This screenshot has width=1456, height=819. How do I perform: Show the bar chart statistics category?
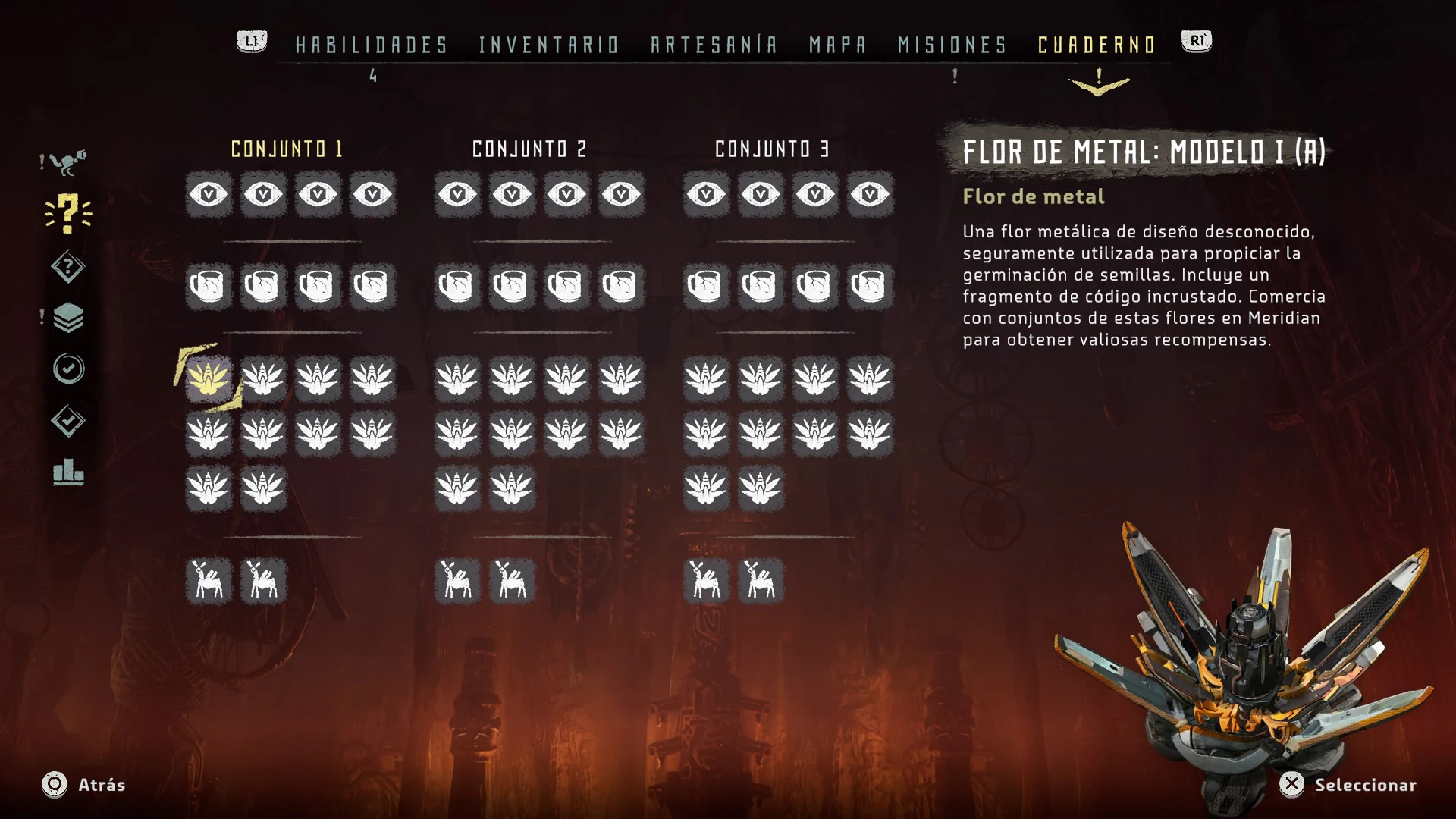(68, 472)
